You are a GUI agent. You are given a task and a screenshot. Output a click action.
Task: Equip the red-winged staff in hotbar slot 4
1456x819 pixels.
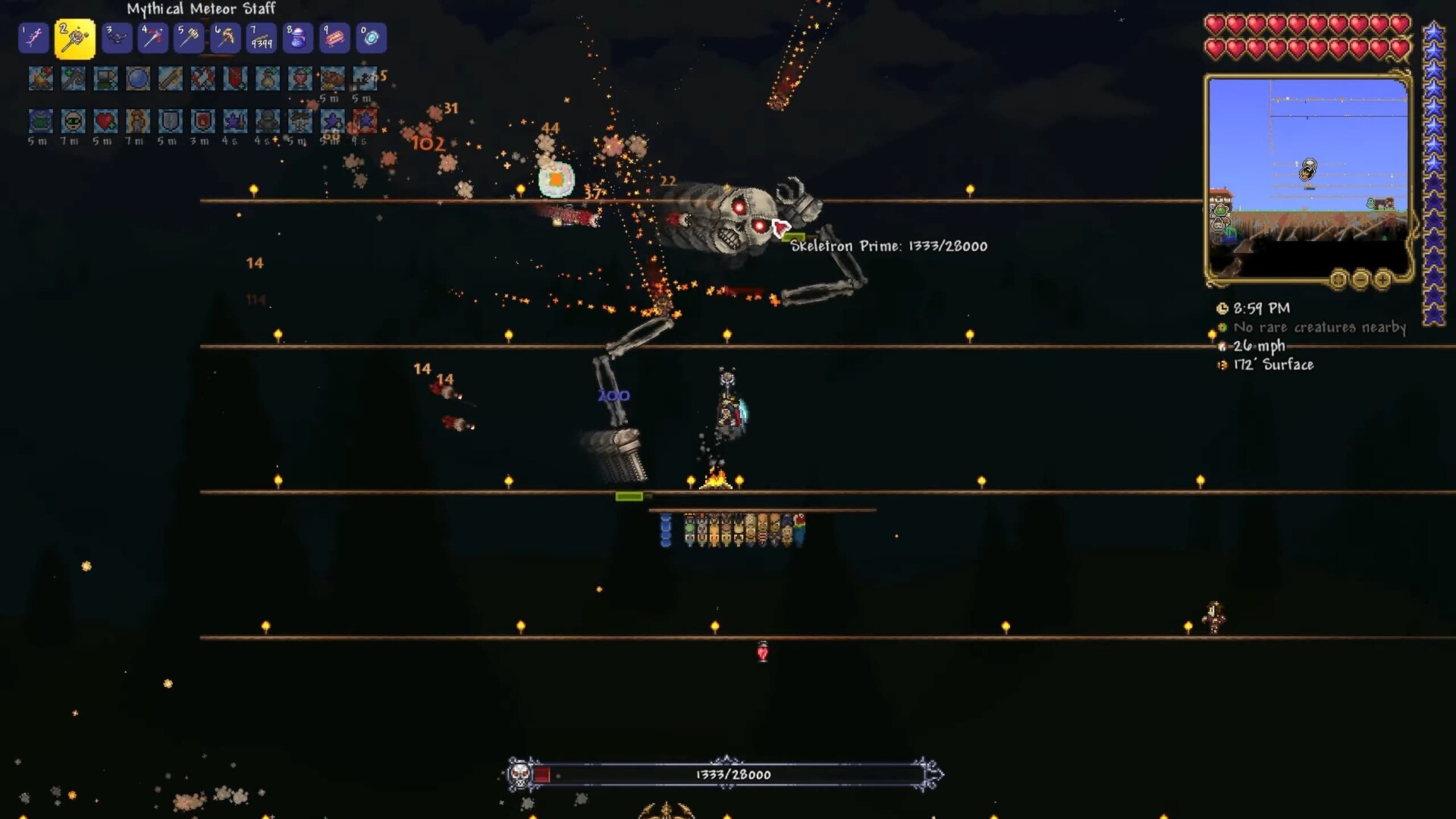pyautogui.click(x=152, y=39)
